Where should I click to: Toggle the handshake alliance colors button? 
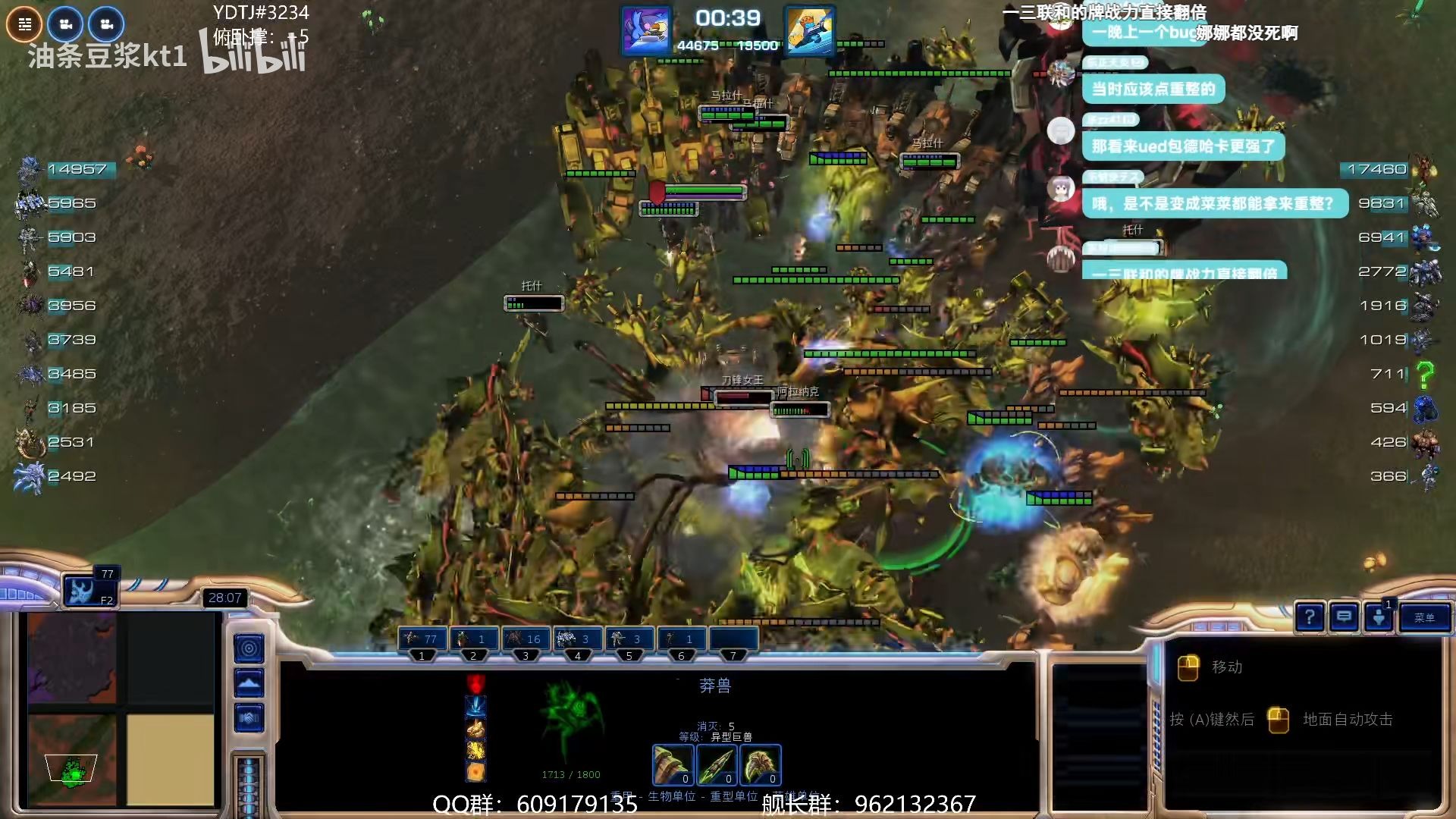tap(249, 717)
